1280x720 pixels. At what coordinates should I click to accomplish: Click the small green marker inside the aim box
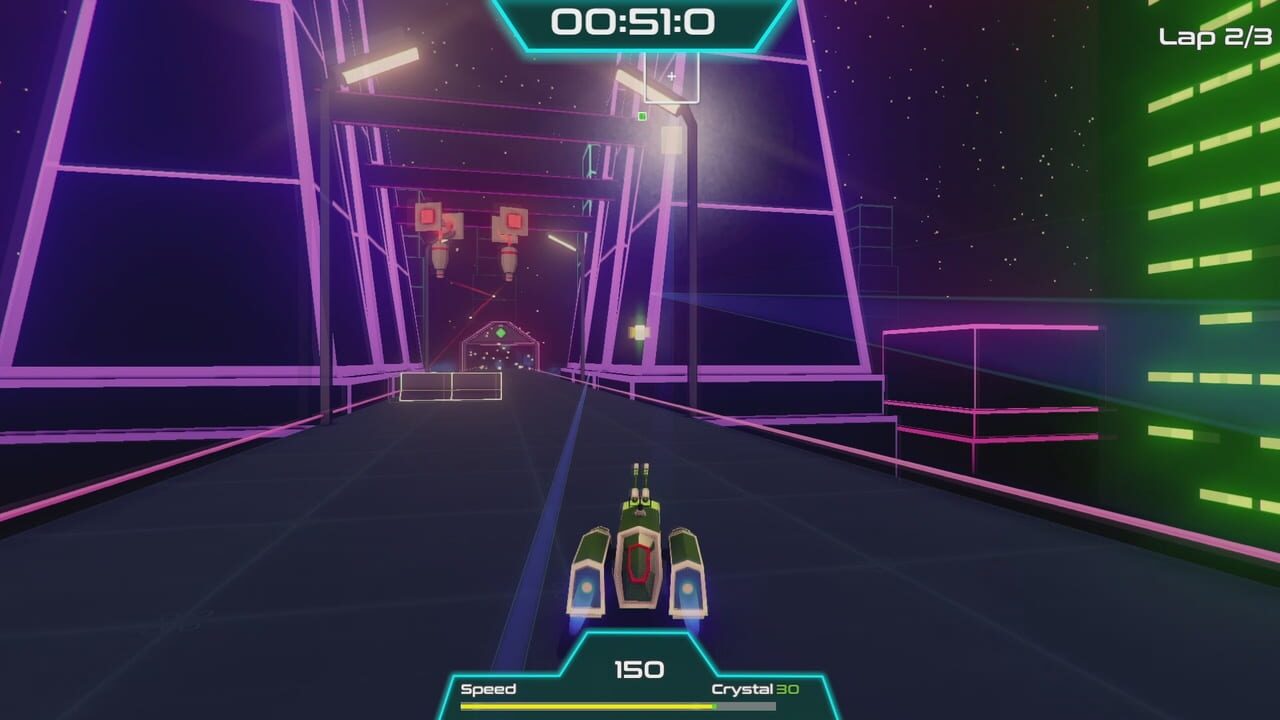(643, 116)
